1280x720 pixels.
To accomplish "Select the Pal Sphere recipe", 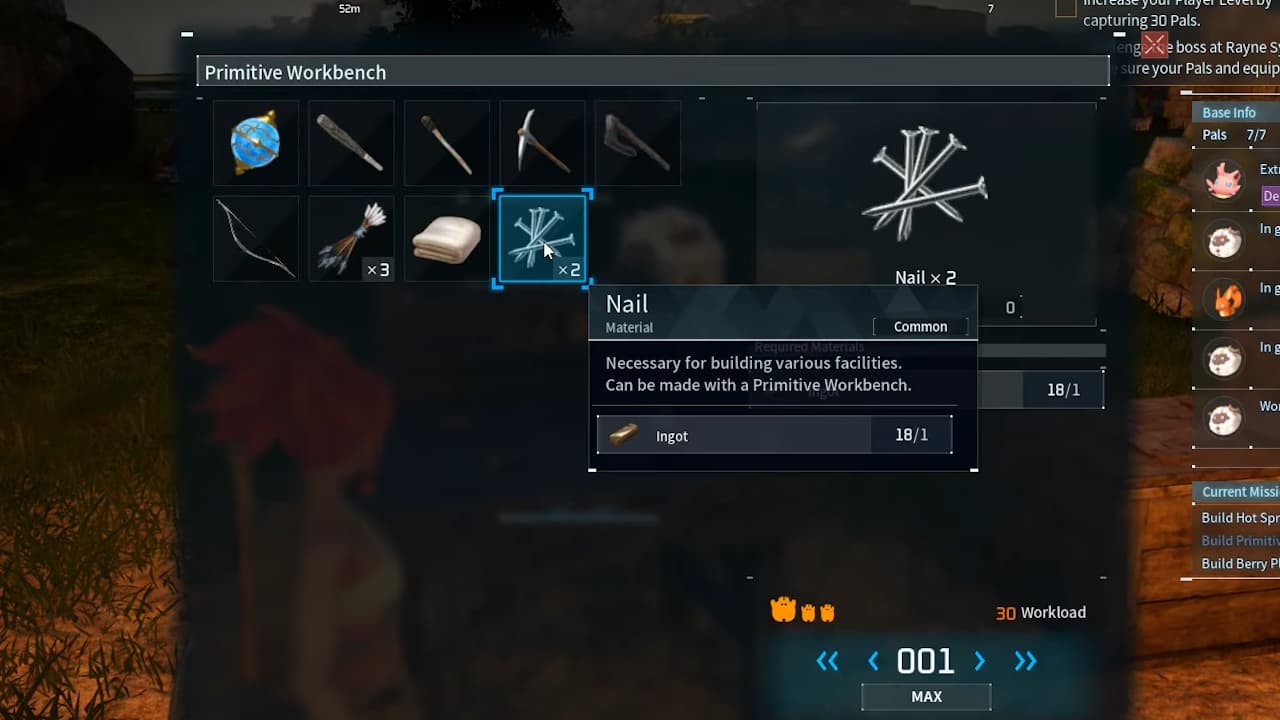I will tap(255, 143).
